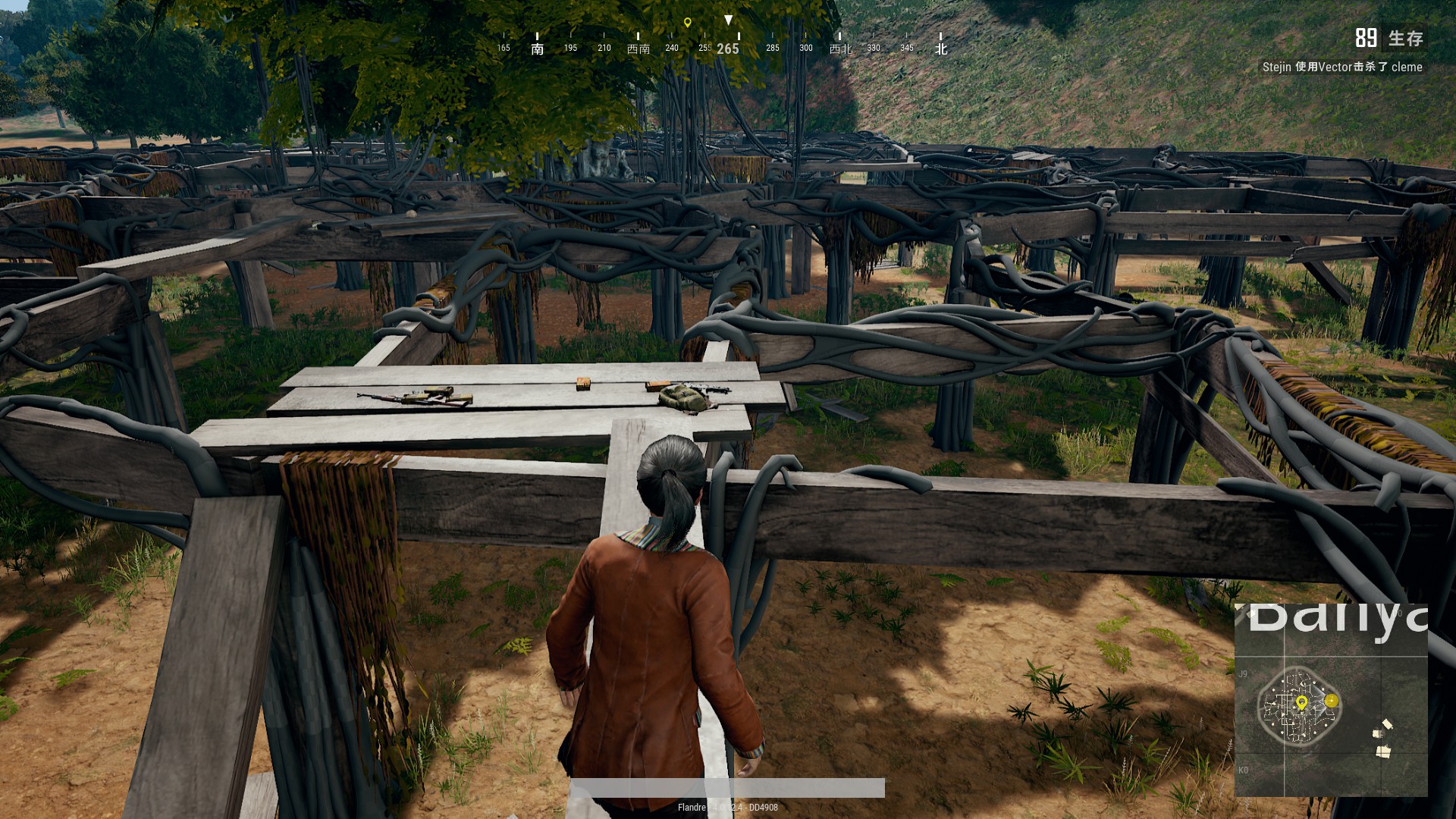Click the yellow waypoint marker on the compass
This screenshot has width=1456, height=819.
(x=687, y=23)
